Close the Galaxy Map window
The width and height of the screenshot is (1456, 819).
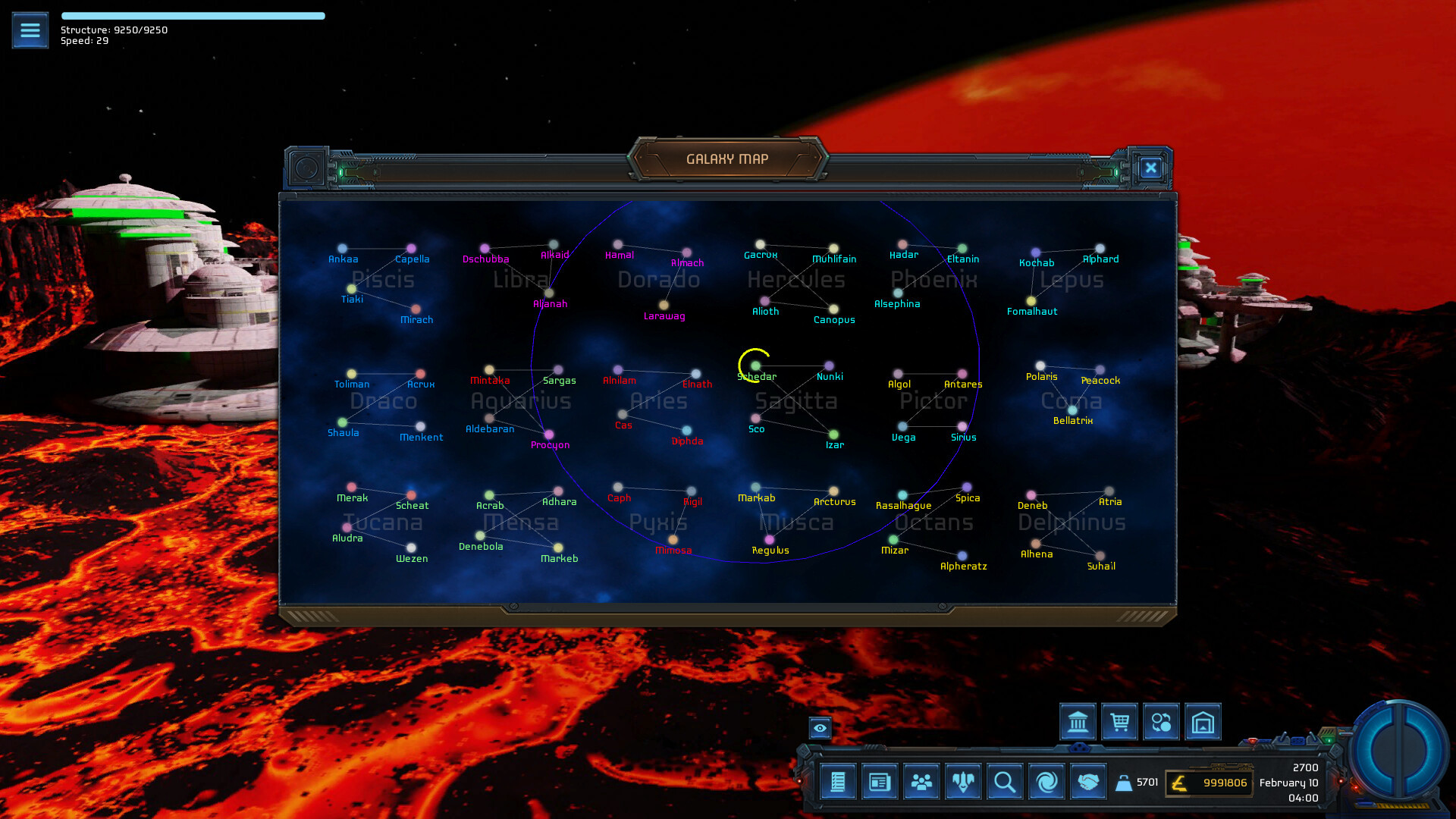point(1150,168)
